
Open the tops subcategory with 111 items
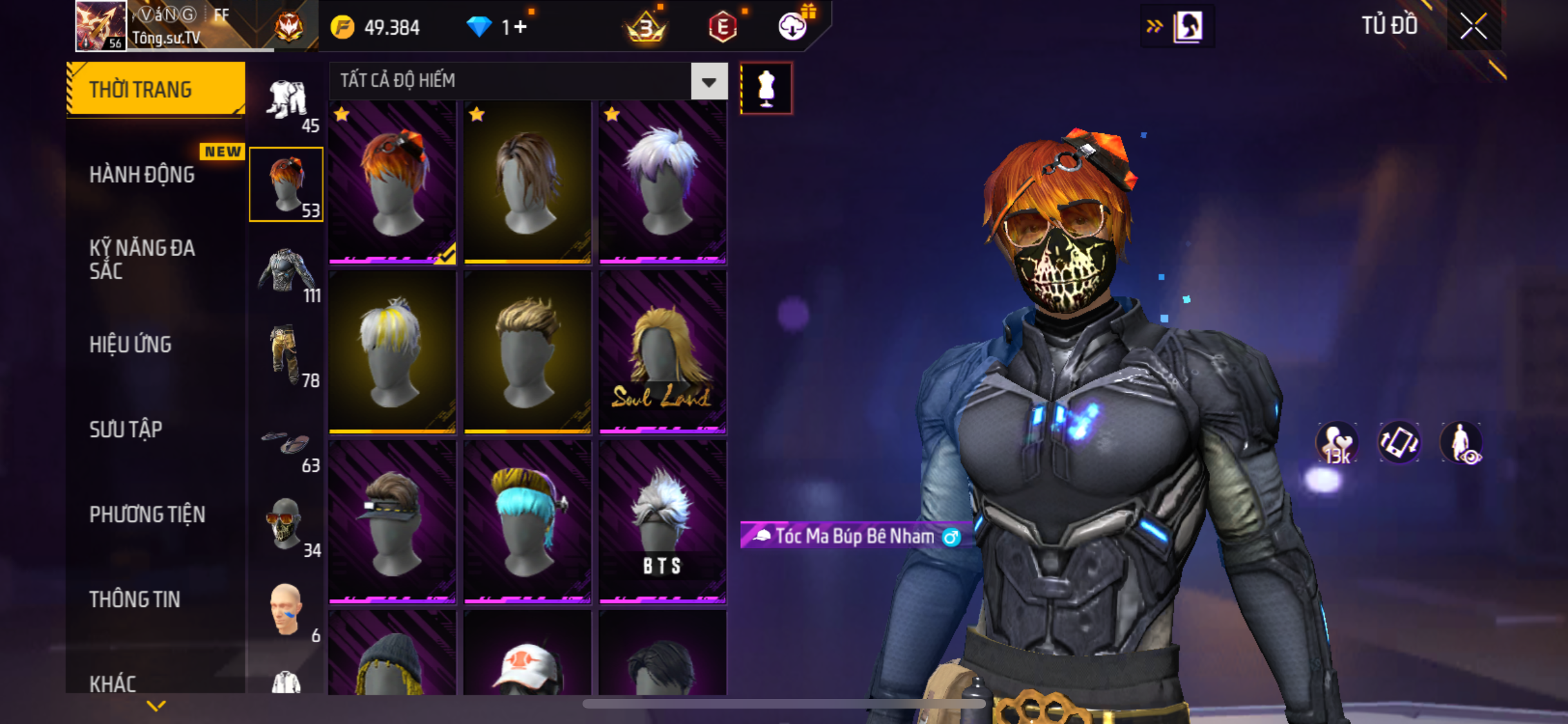[287, 273]
